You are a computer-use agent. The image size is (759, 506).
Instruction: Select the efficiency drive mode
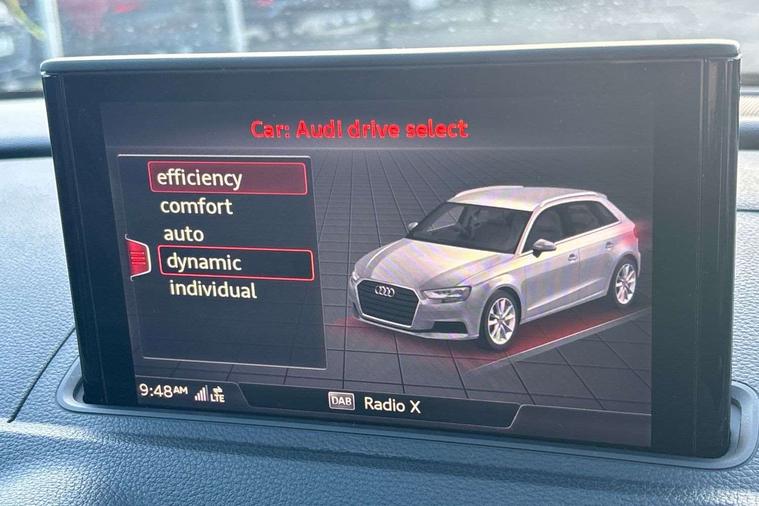point(228,178)
